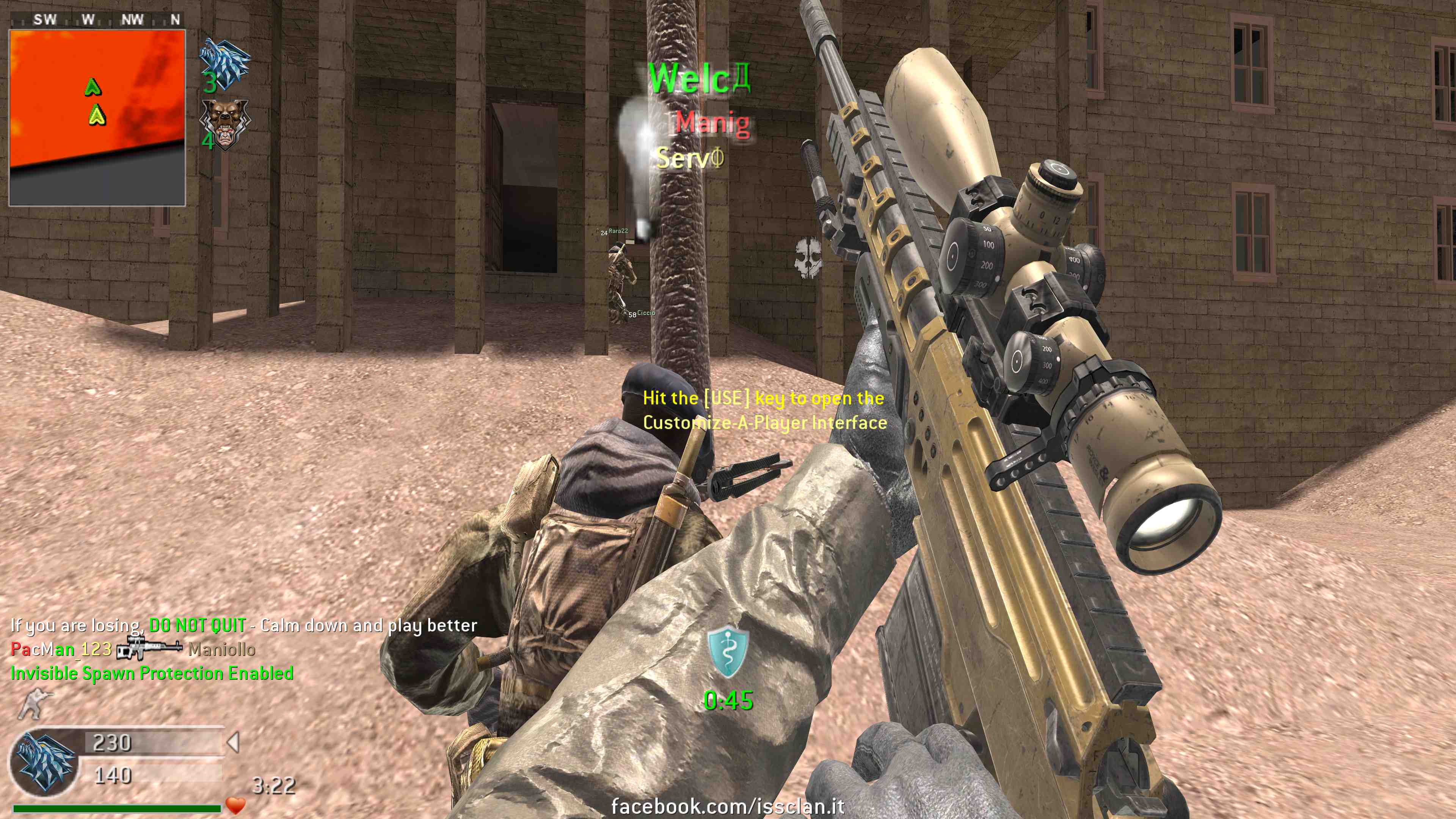The height and width of the screenshot is (819, 1456).
Task: Click the compass strip above the minimap
Action: 97,20
